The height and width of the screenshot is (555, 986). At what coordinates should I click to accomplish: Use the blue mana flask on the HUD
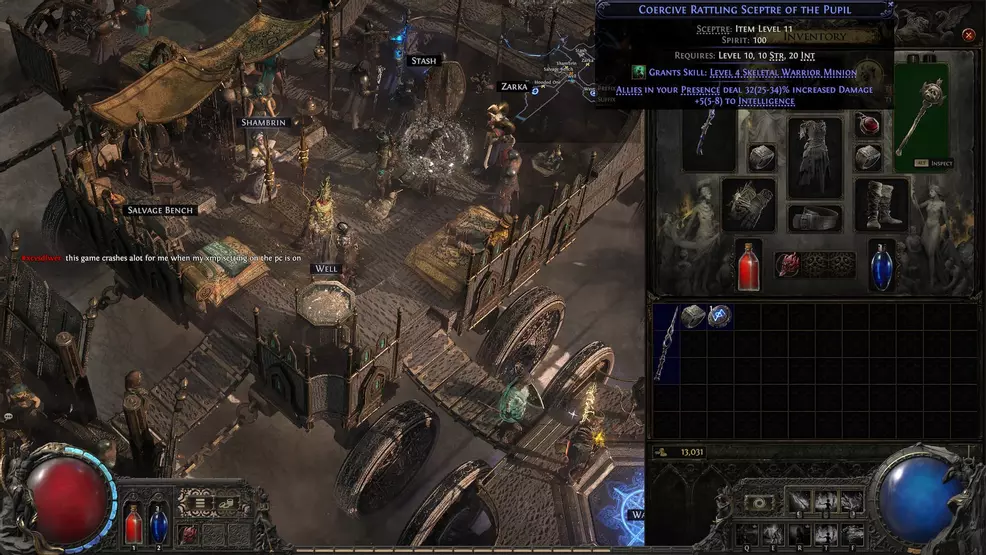point(158,524)
